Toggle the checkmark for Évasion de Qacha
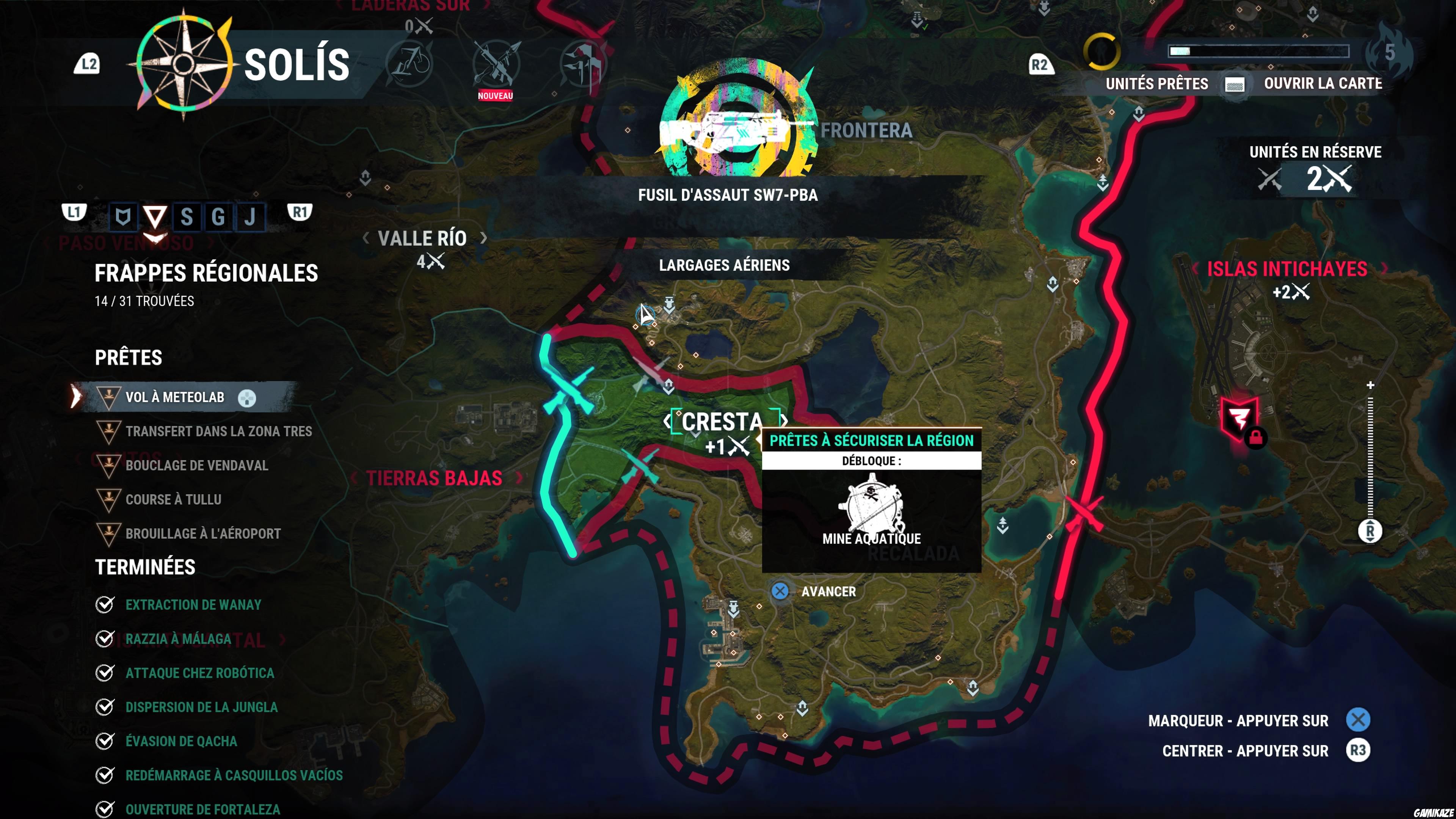 coord(105,741)
